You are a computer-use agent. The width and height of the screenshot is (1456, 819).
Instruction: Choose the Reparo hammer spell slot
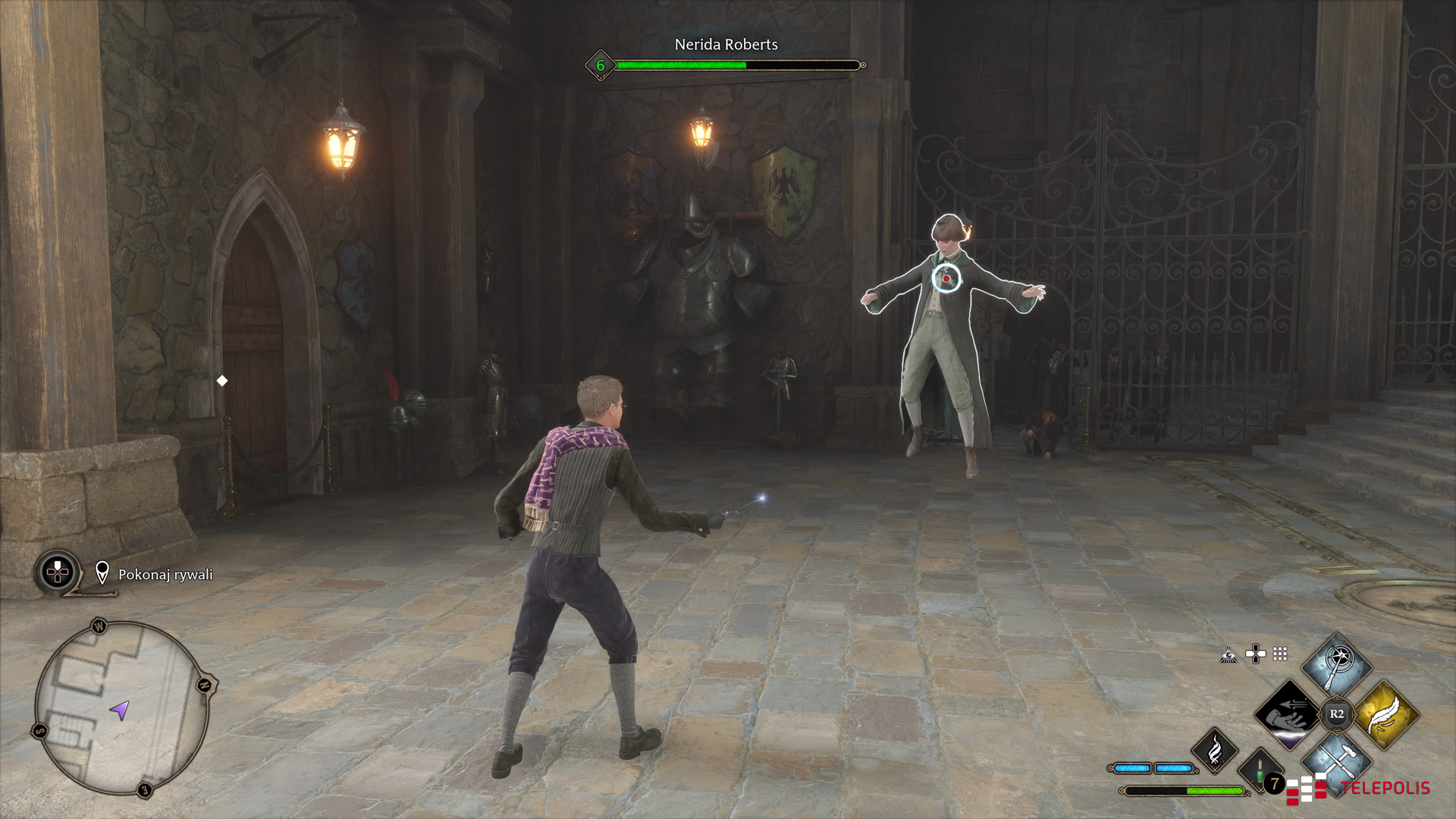click(1336, 758)
